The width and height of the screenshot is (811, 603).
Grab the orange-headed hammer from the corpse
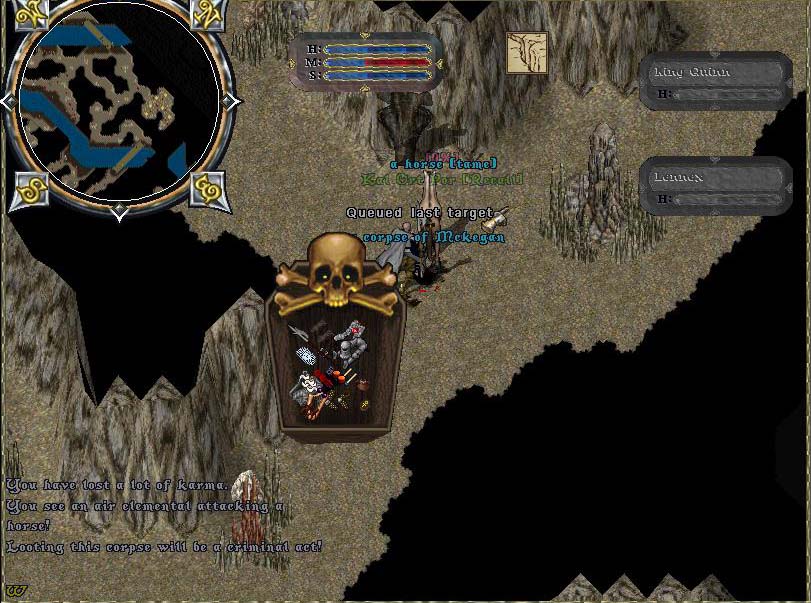click(x=341, y=377)
